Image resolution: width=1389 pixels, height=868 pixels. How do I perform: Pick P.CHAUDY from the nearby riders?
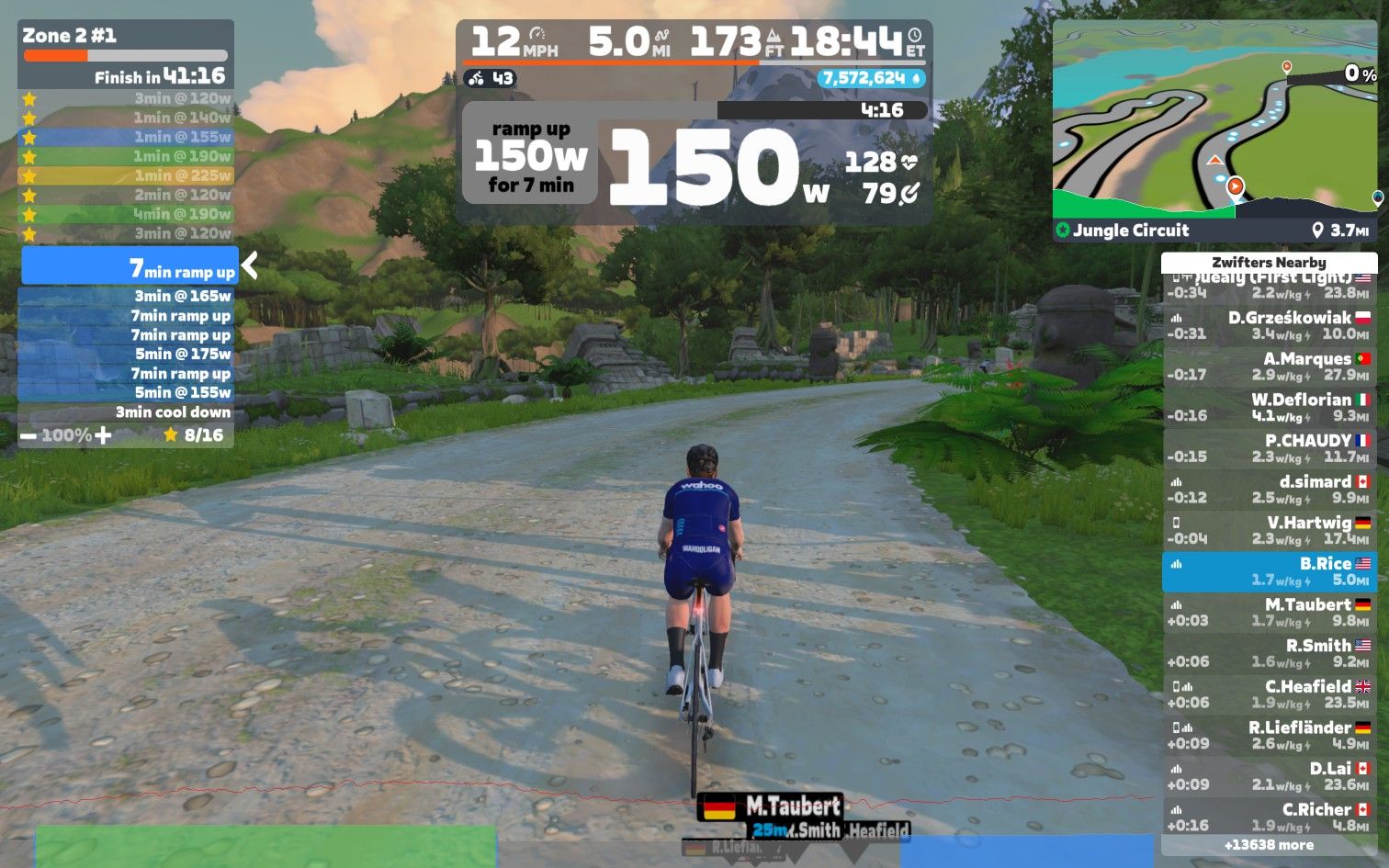pos(1269,448)
